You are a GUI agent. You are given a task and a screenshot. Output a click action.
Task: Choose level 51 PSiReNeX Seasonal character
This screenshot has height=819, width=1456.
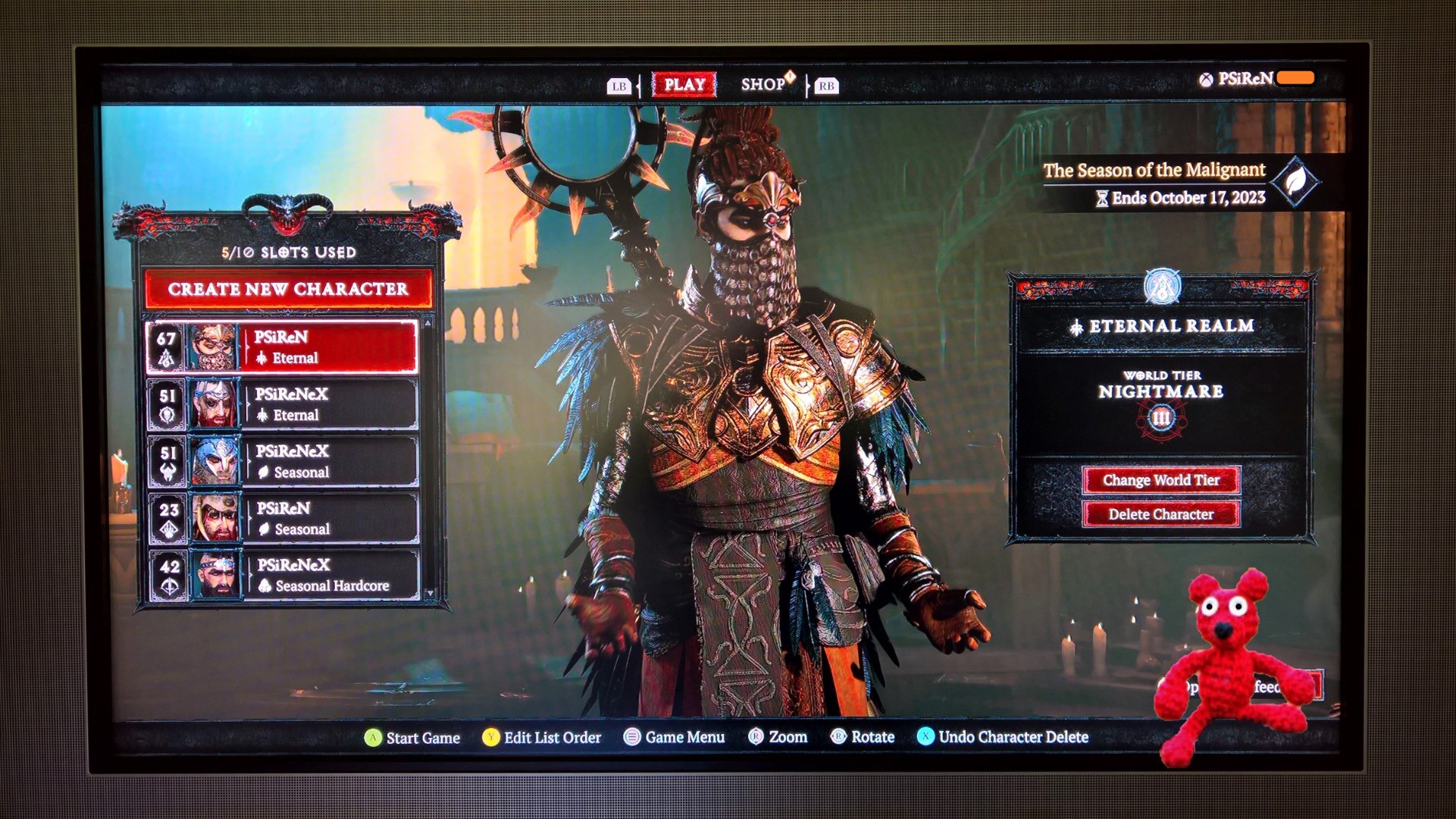point(282,461)
